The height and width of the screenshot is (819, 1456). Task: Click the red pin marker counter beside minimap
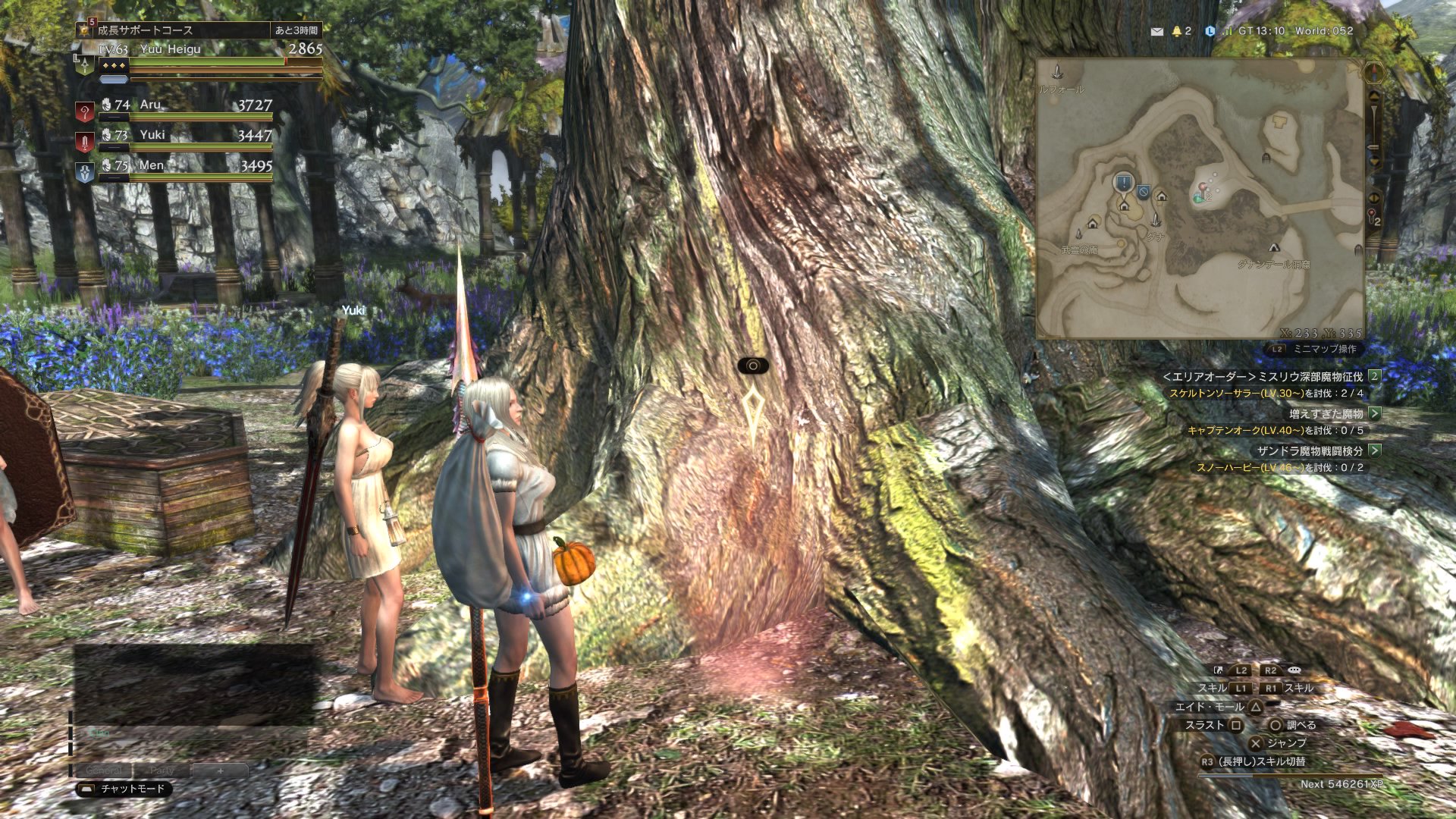(1373, 217)
